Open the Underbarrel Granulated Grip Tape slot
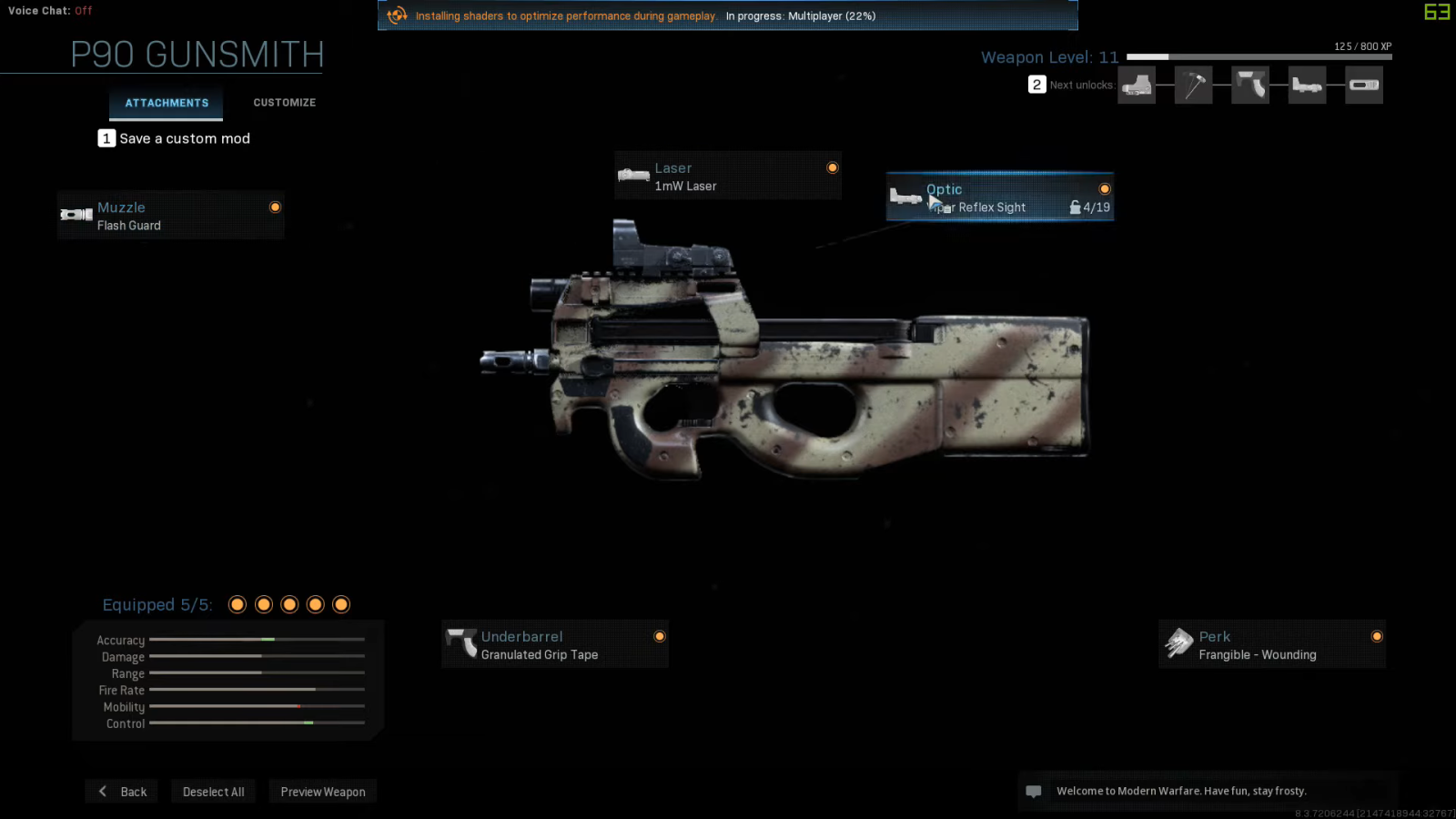1456x819 pixels. (554, 644)
